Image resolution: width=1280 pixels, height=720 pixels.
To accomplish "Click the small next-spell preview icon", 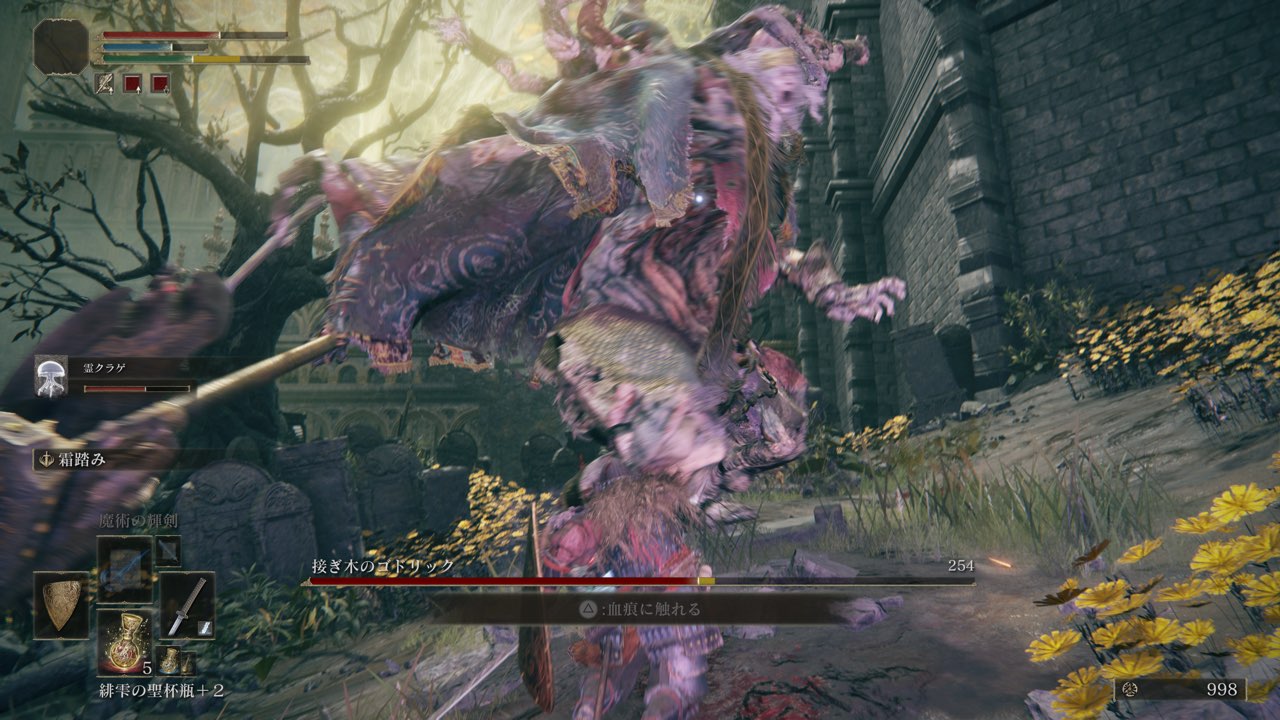I will pos(168,550).
